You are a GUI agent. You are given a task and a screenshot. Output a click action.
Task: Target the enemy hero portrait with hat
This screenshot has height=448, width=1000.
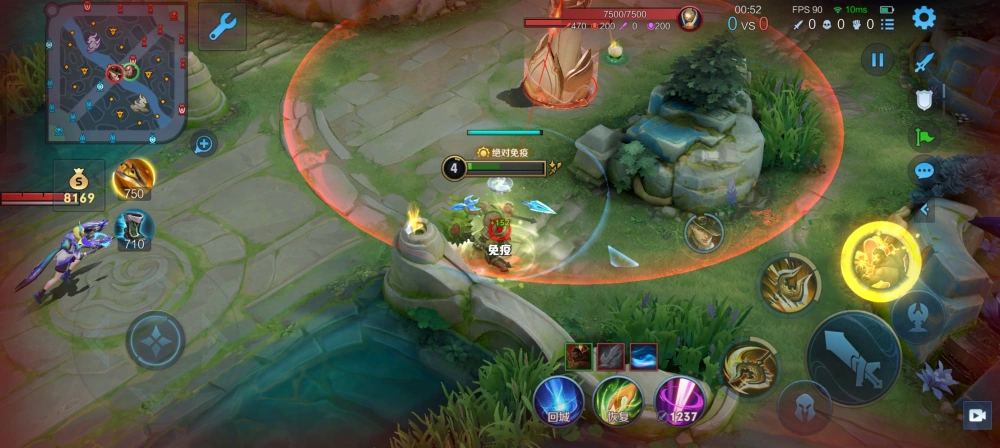704,233
